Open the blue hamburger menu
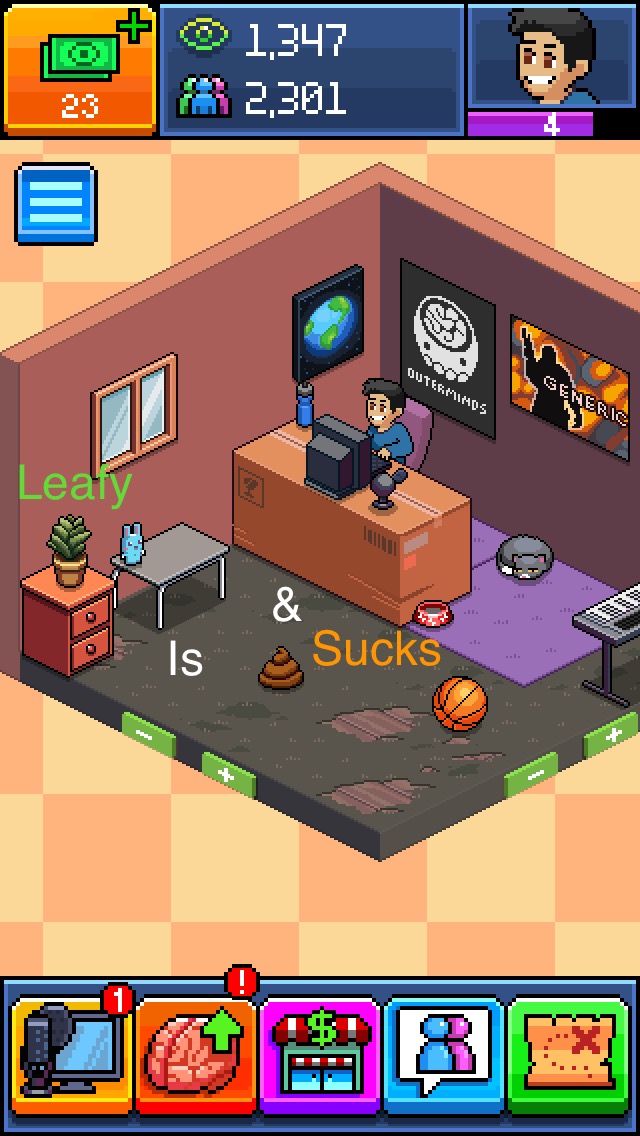 tap(56, 204)
